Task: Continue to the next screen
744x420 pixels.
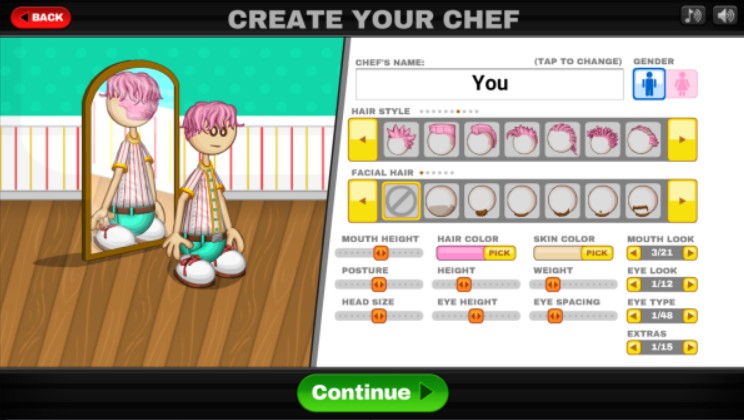Action: click(372, 392)
